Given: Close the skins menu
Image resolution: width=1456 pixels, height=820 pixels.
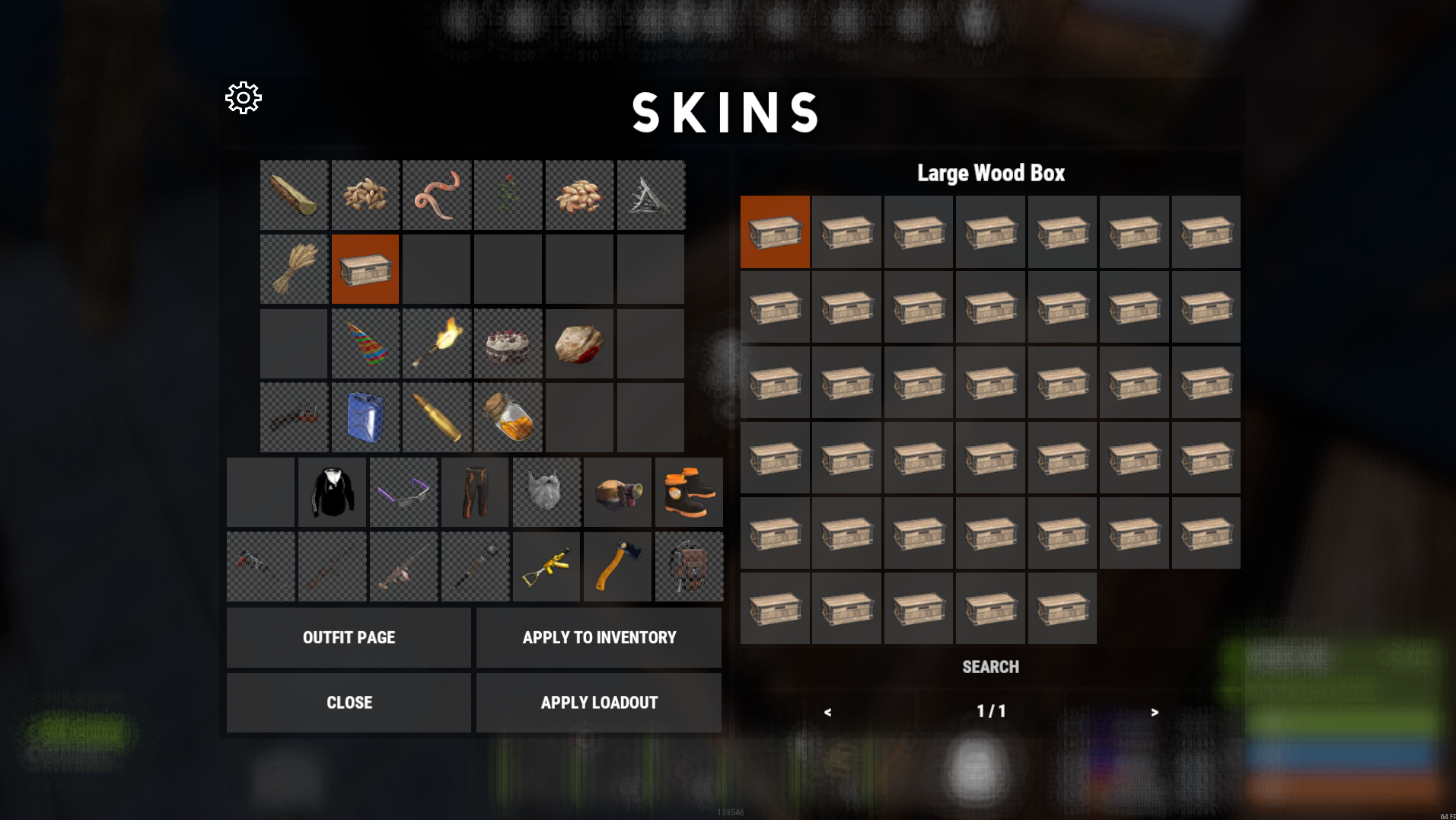Looking at the screenshot, I should click(349, 703).
